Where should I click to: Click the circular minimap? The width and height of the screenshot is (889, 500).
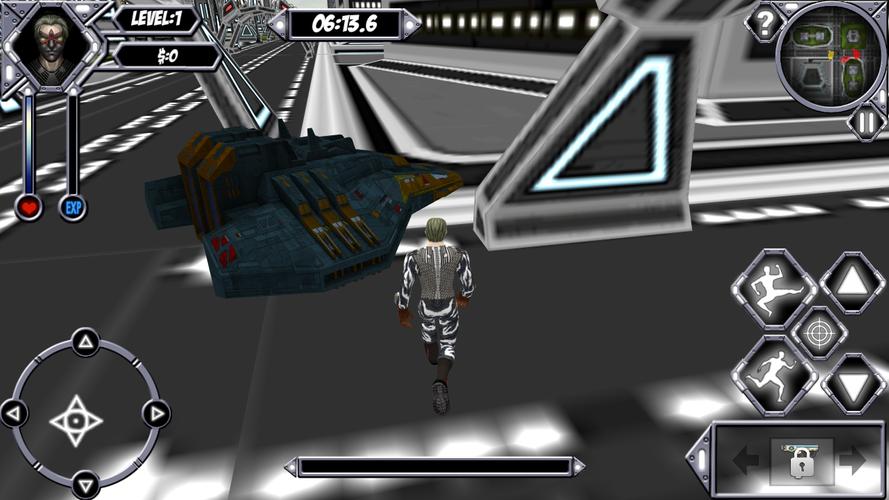831,54
